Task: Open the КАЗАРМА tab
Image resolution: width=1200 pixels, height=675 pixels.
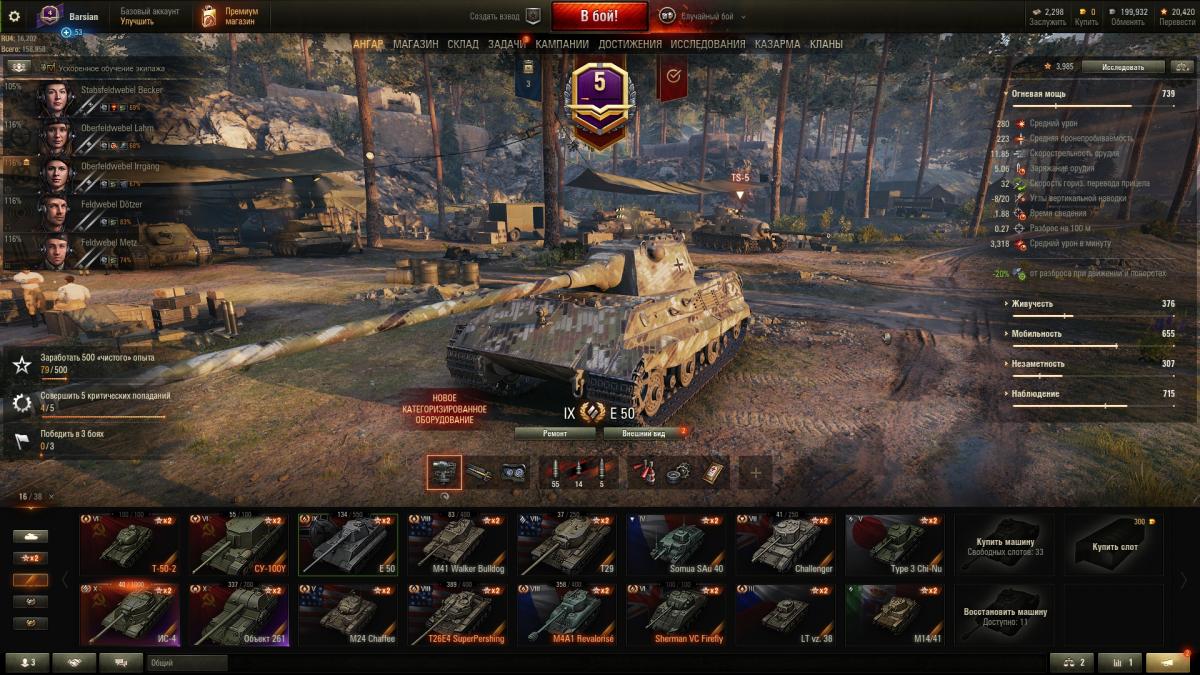Action: [777, 44]
